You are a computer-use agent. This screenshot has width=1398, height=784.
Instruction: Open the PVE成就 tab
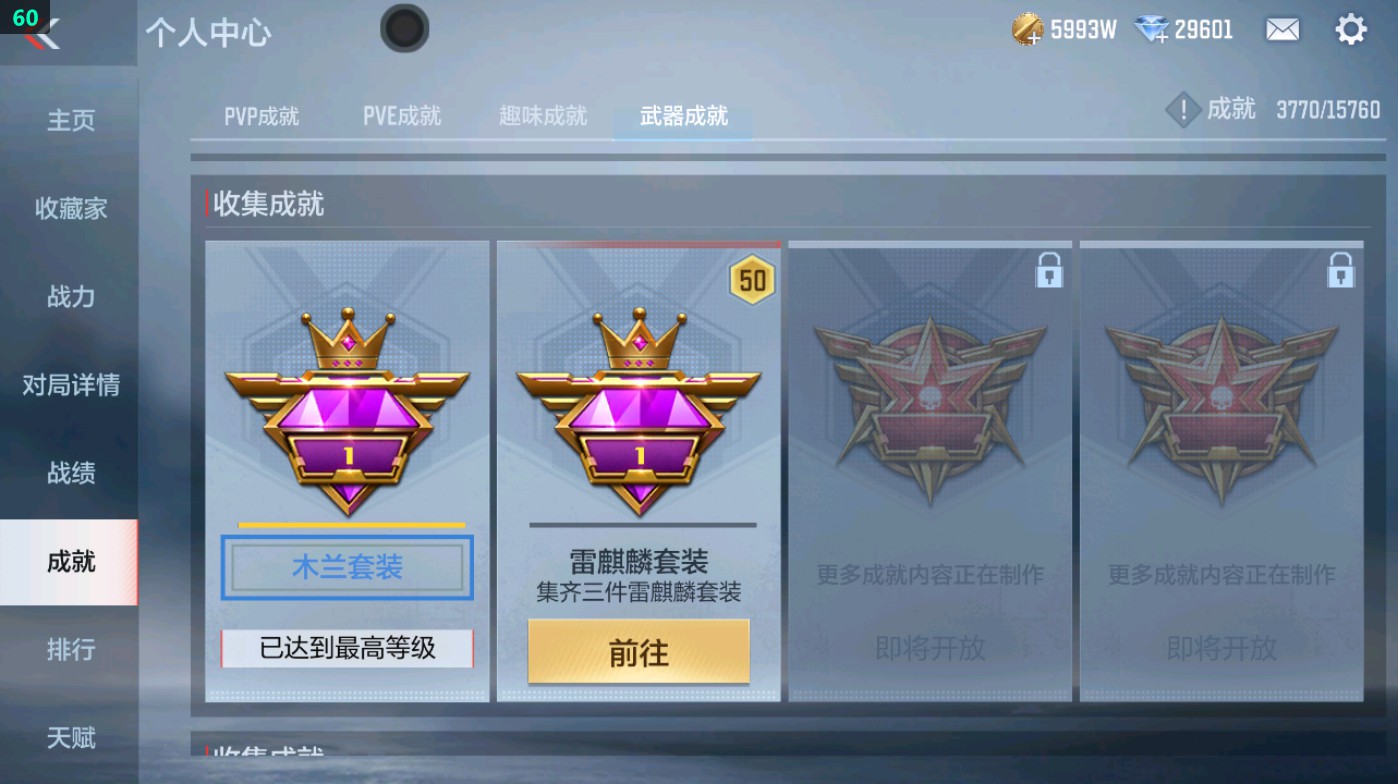click(x=401, y=115)
